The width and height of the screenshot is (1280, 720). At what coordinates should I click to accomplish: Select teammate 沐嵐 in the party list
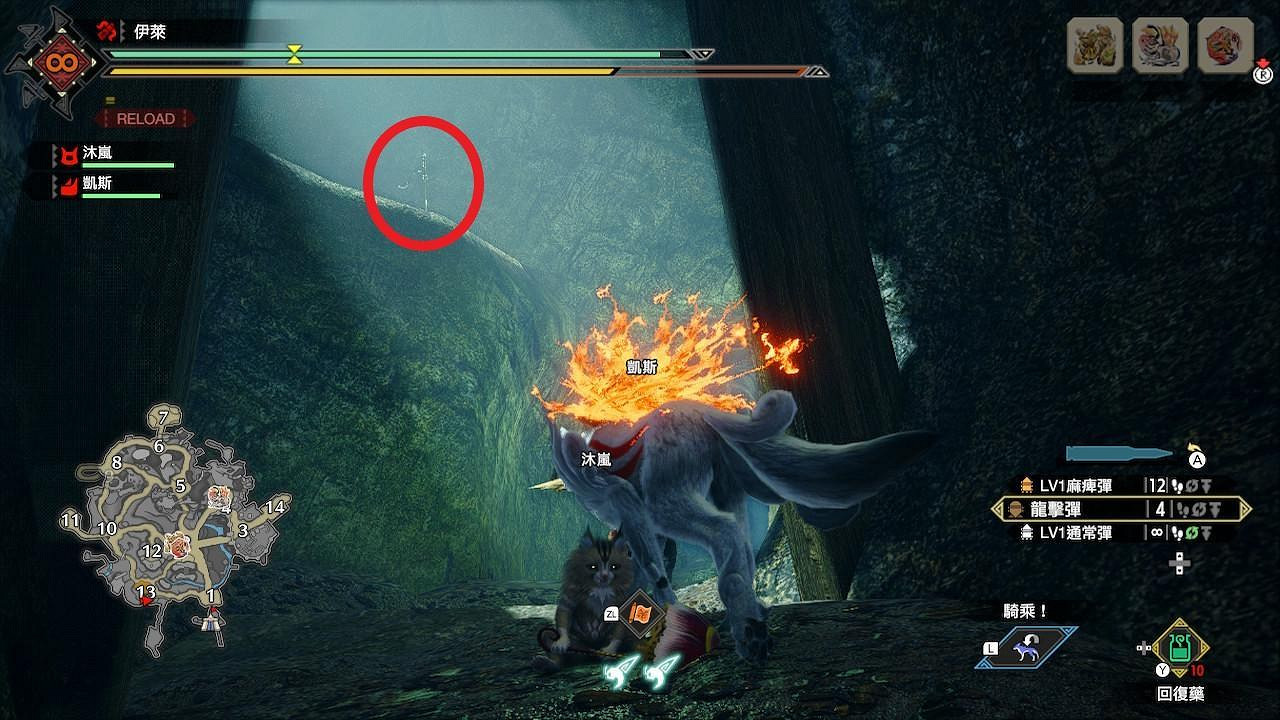[x=95, y=153]
